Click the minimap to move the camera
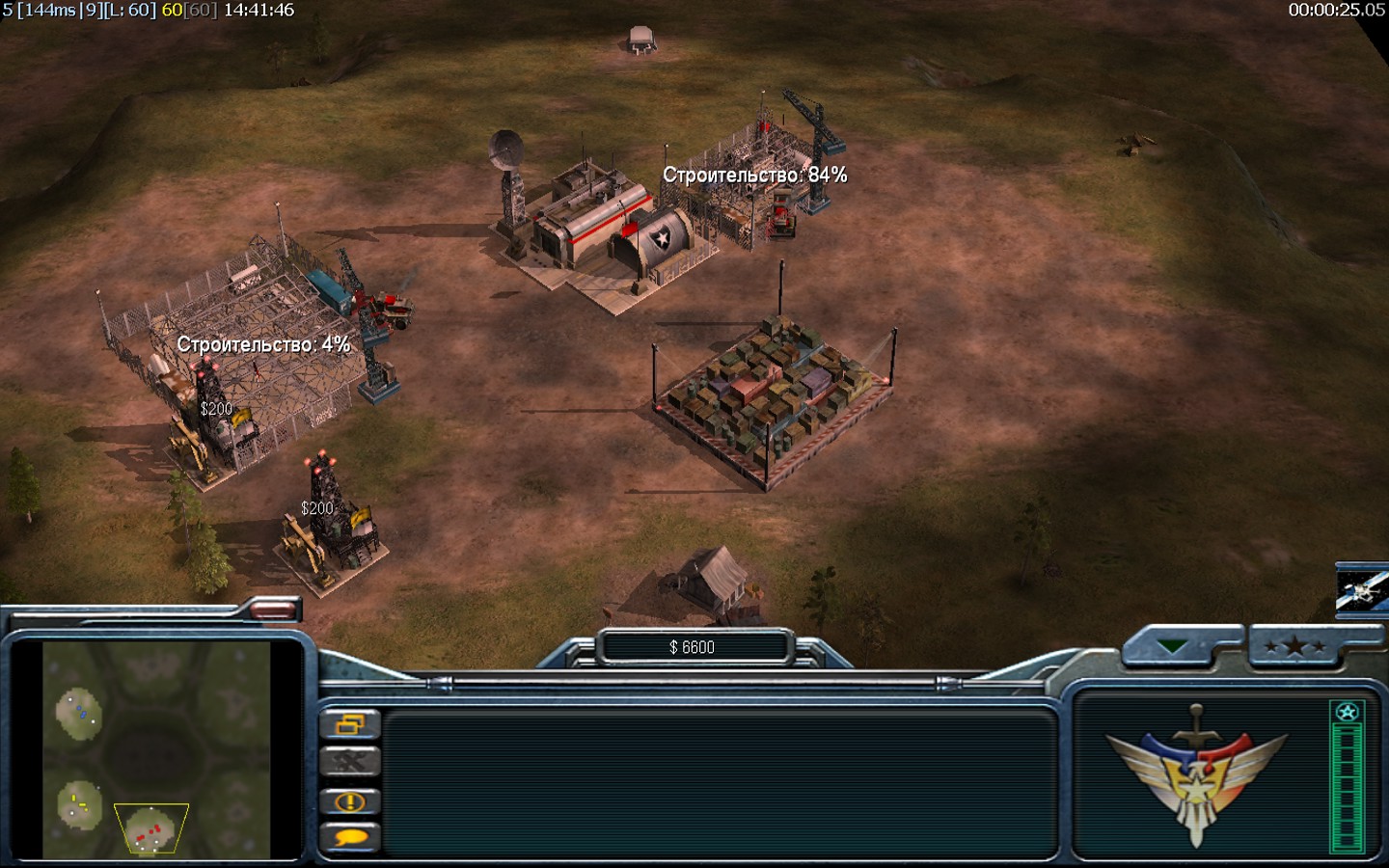 [x=156, y=748]
